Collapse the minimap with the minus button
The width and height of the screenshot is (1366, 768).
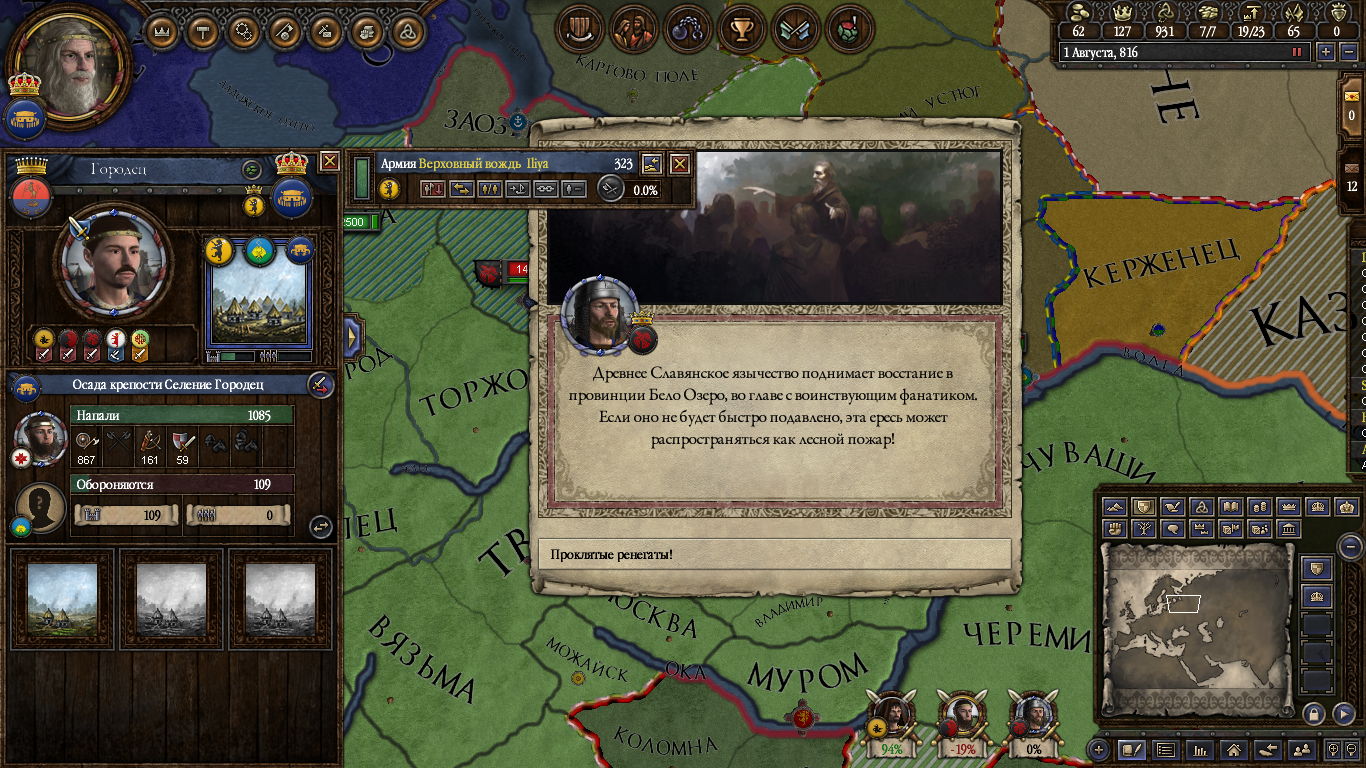click(x=1350, y=546)
